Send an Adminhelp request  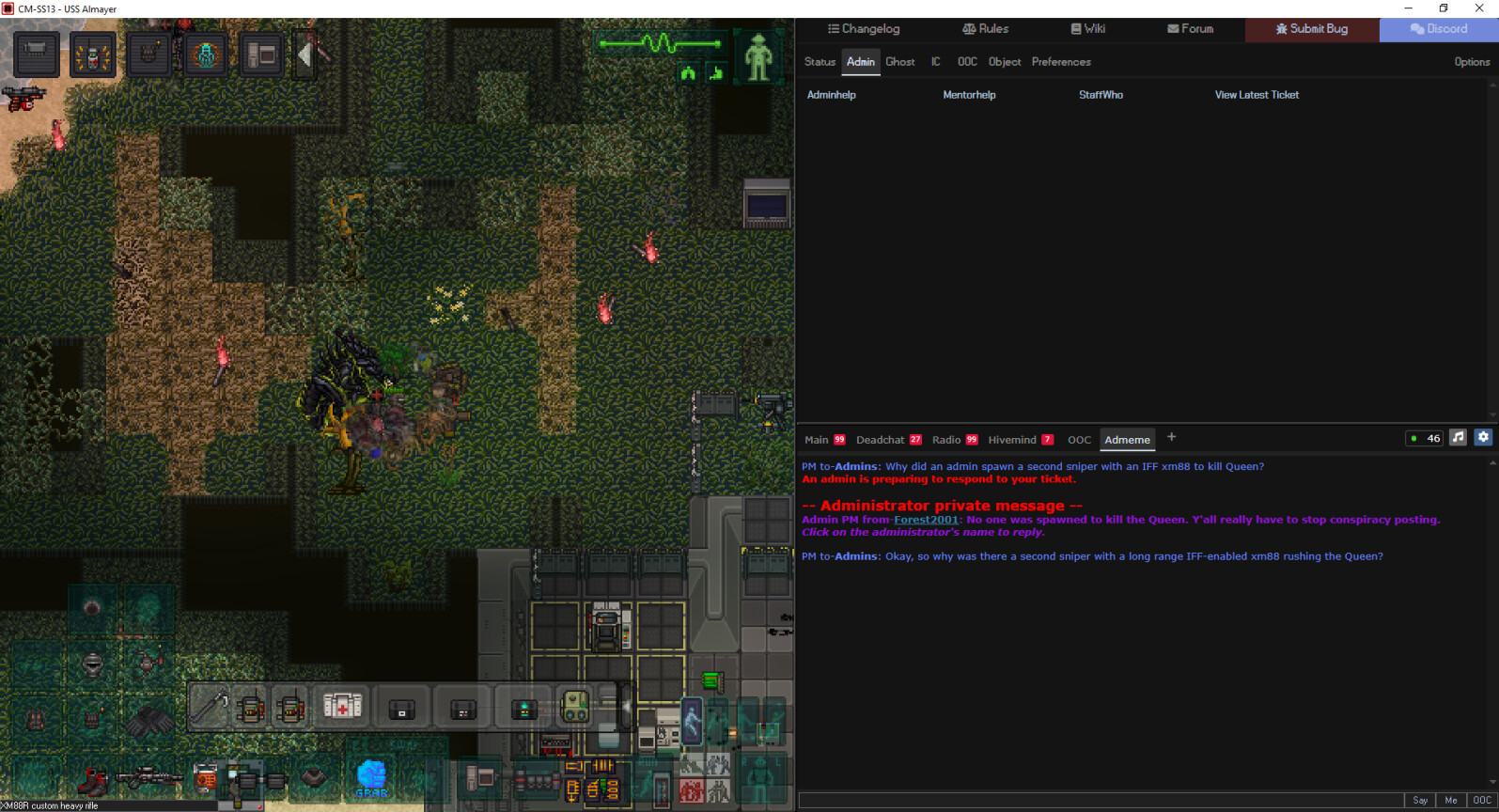coord(831,95)
